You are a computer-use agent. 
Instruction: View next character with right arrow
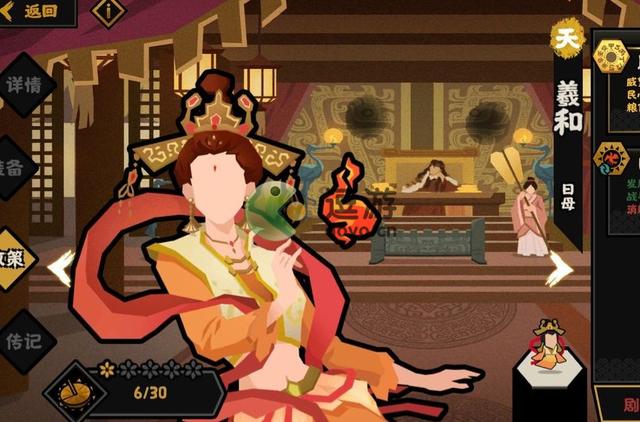(x=559, y=267)
